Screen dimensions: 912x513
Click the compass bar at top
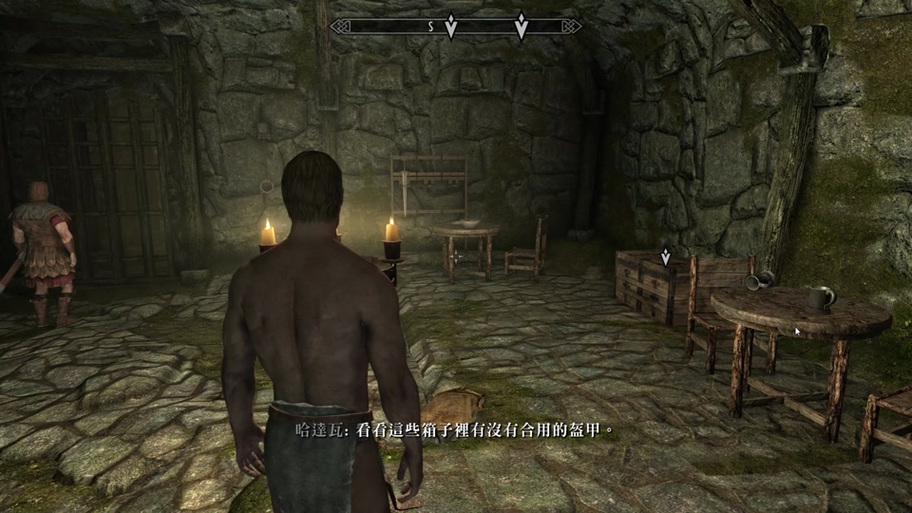pos(456,27)
